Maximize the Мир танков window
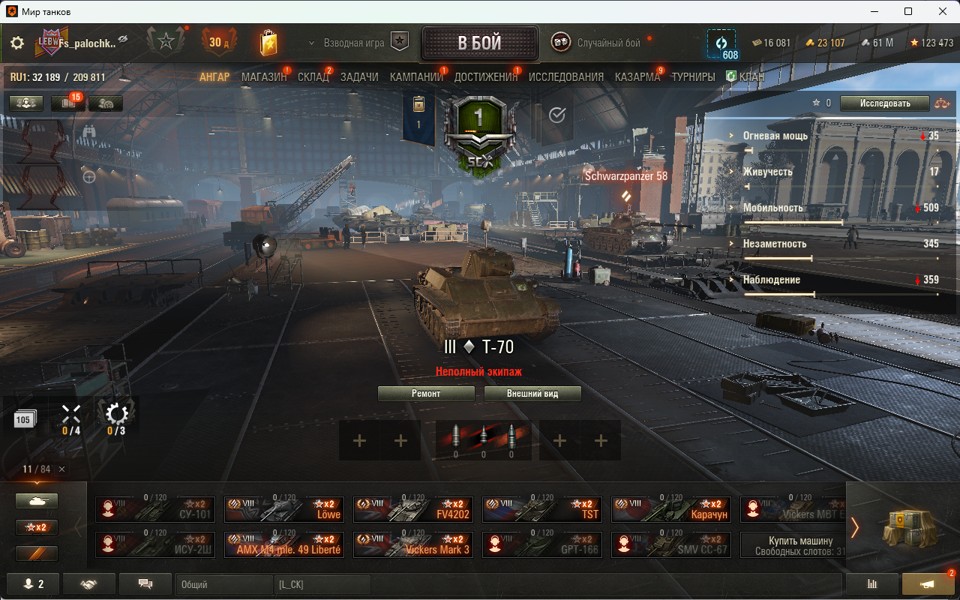 point(908,11)
